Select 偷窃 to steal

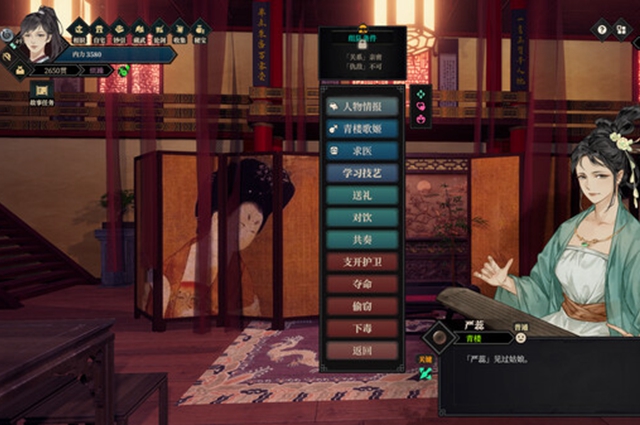pyautogui.click(x=362, y=306)
